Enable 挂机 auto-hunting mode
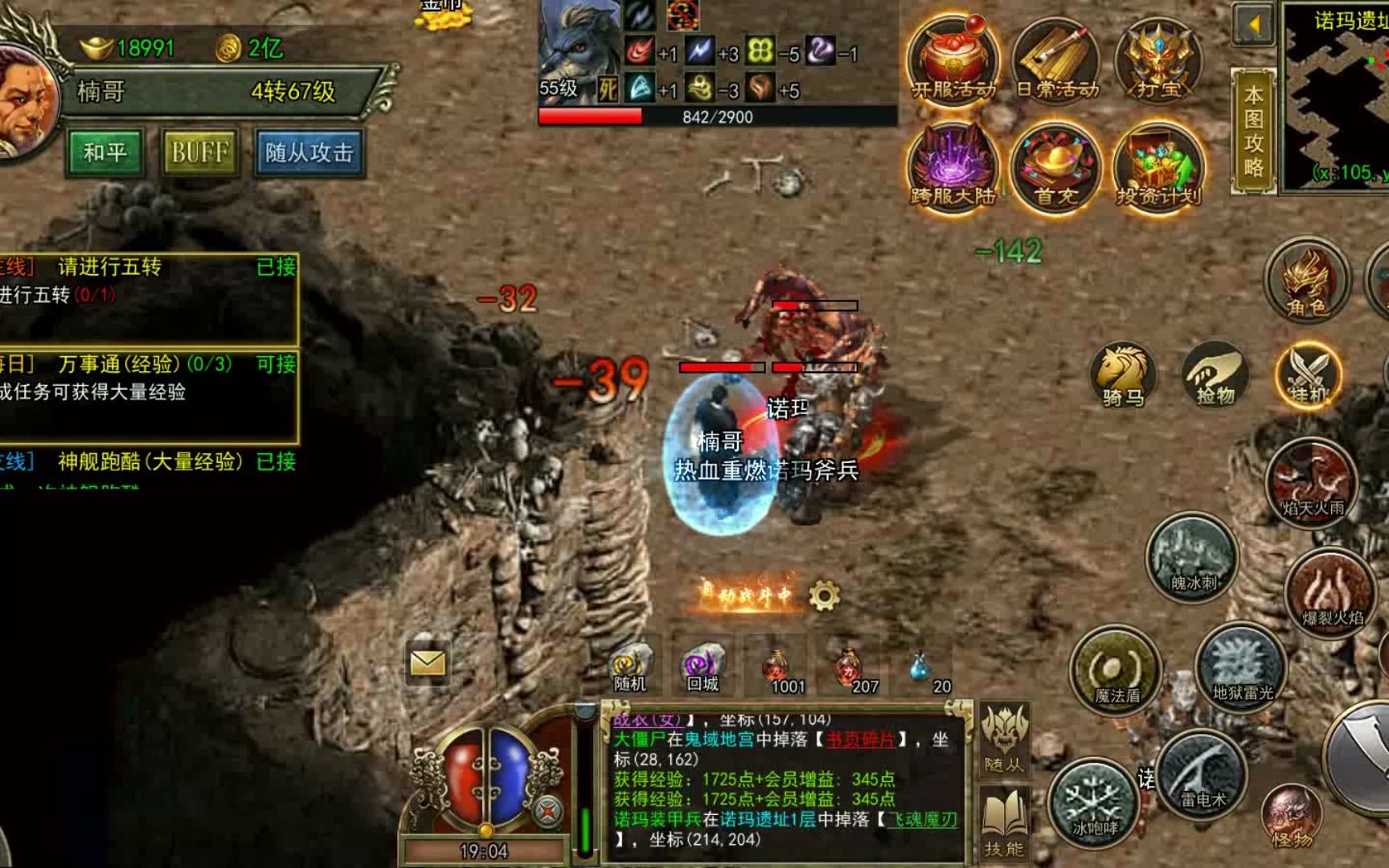The width and height of the screenshot is (1389, 868). (x=1309, y=374)
